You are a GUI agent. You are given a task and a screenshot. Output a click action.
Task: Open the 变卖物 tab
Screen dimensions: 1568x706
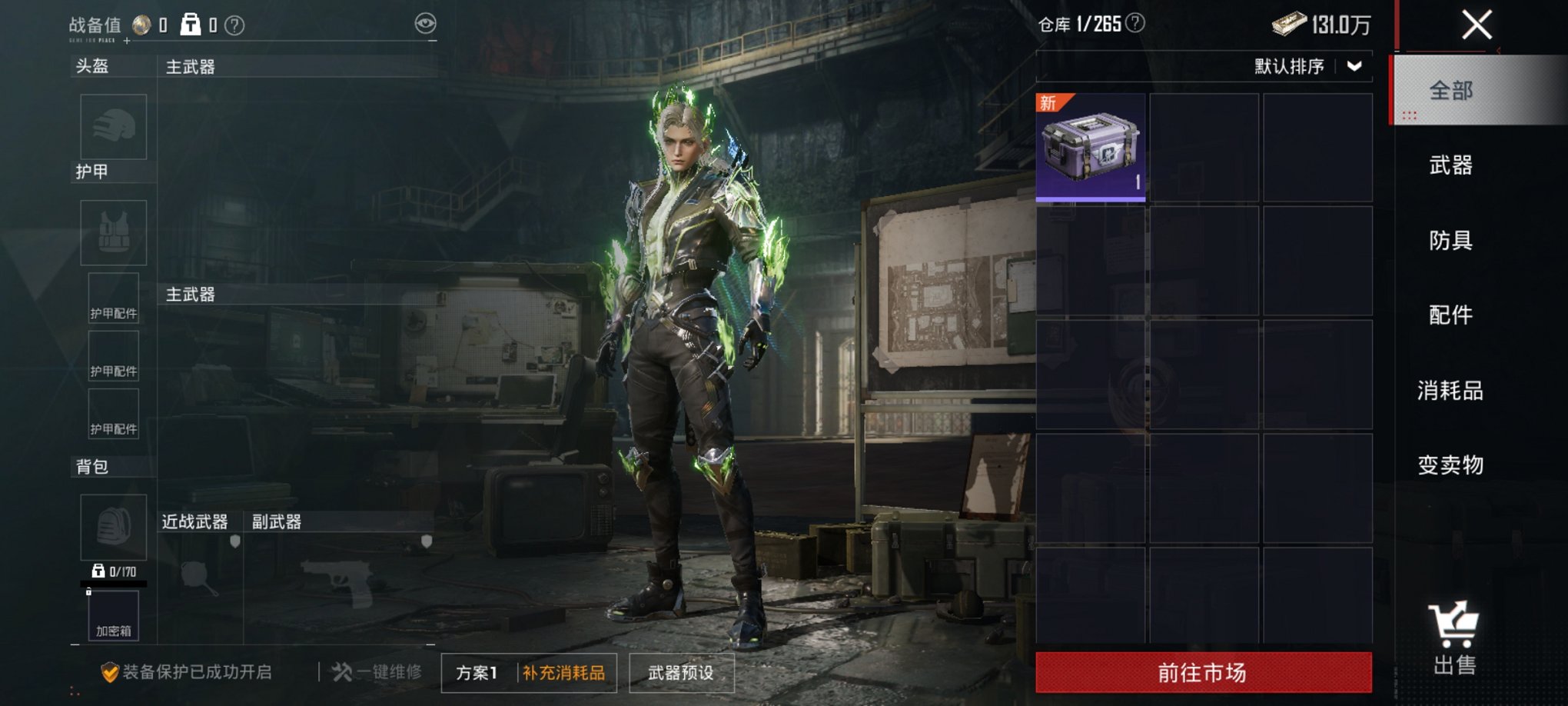pos(1451,465)
